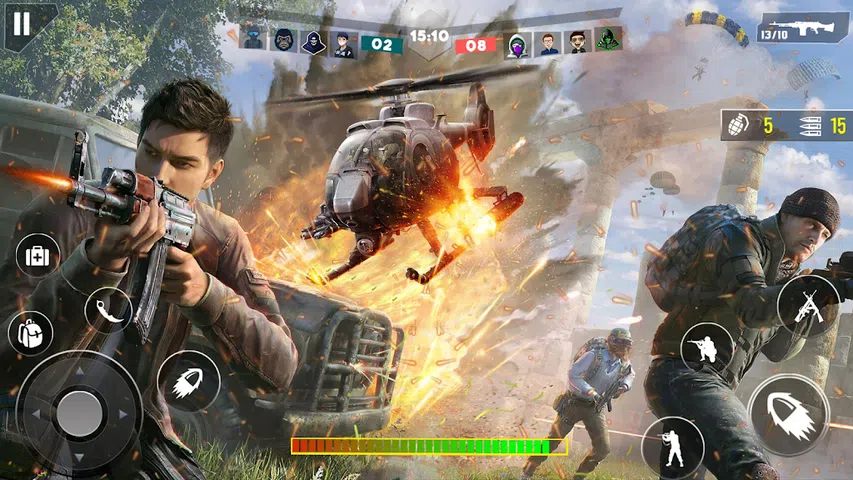Switch weapons with the crossed rifles icon
The image size is (853, 480).
click(x=807, y=304)
